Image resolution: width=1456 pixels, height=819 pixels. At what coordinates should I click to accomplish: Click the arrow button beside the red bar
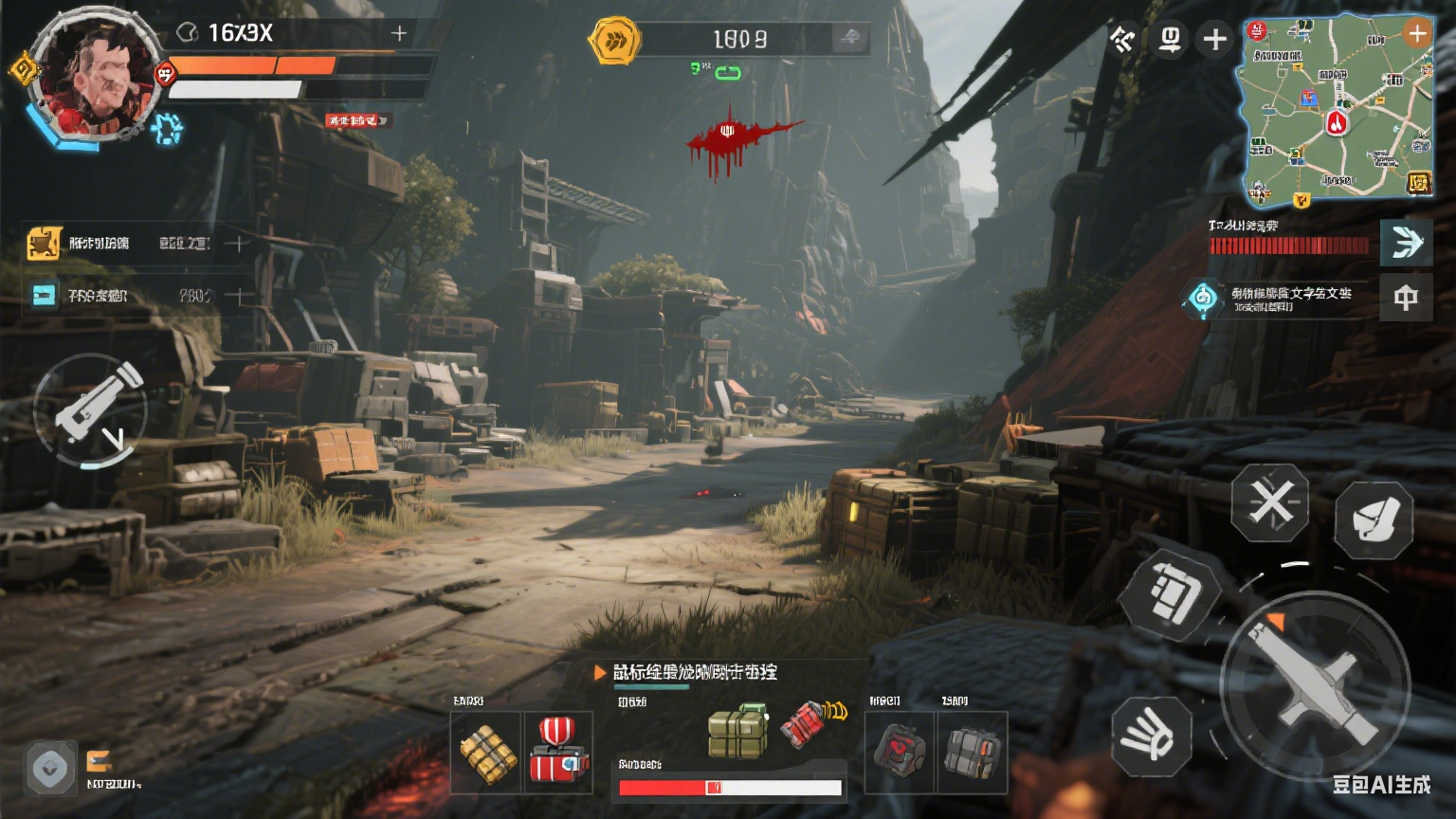pyautogui.click(x=1406, y=244)
